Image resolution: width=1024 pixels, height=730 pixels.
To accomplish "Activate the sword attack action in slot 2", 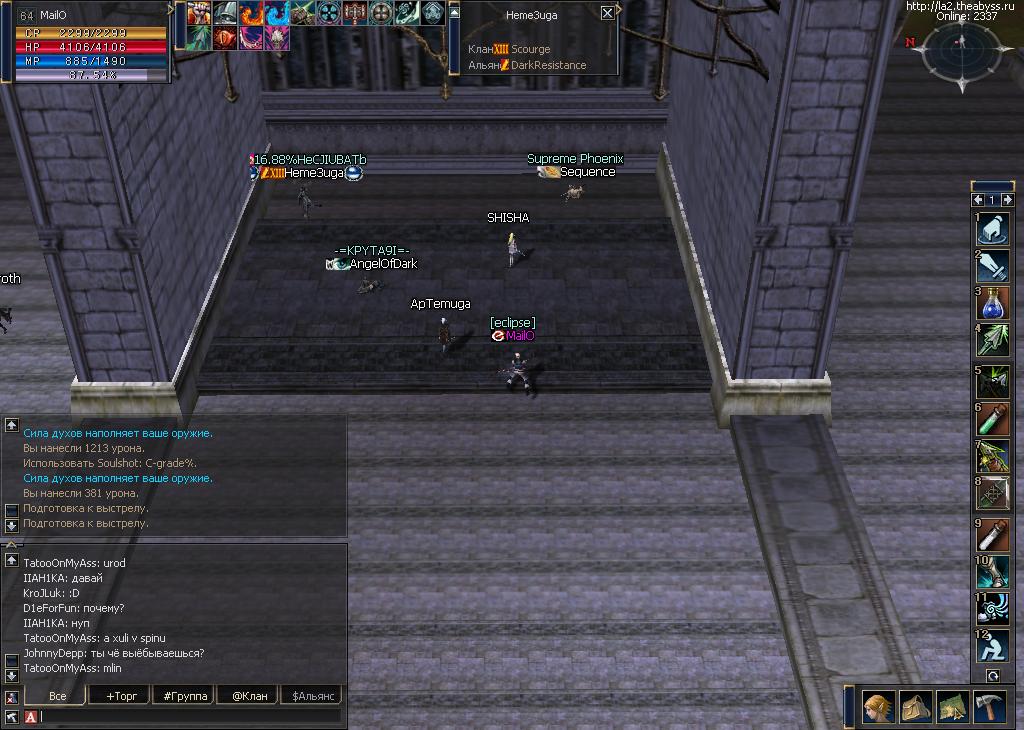I will [x=992, y=267].
